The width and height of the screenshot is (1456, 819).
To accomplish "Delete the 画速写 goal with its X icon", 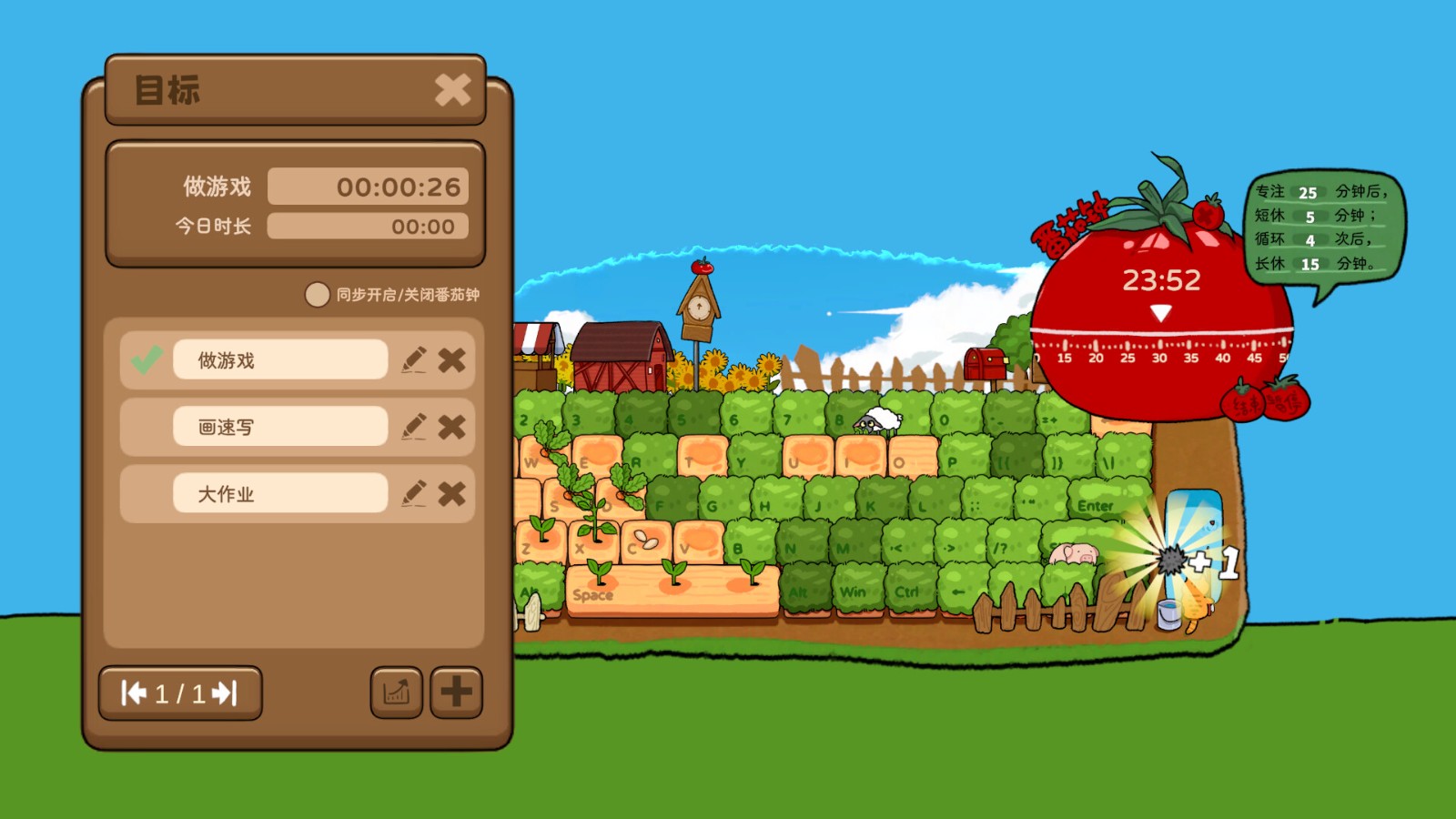I will tap(452, 426).
